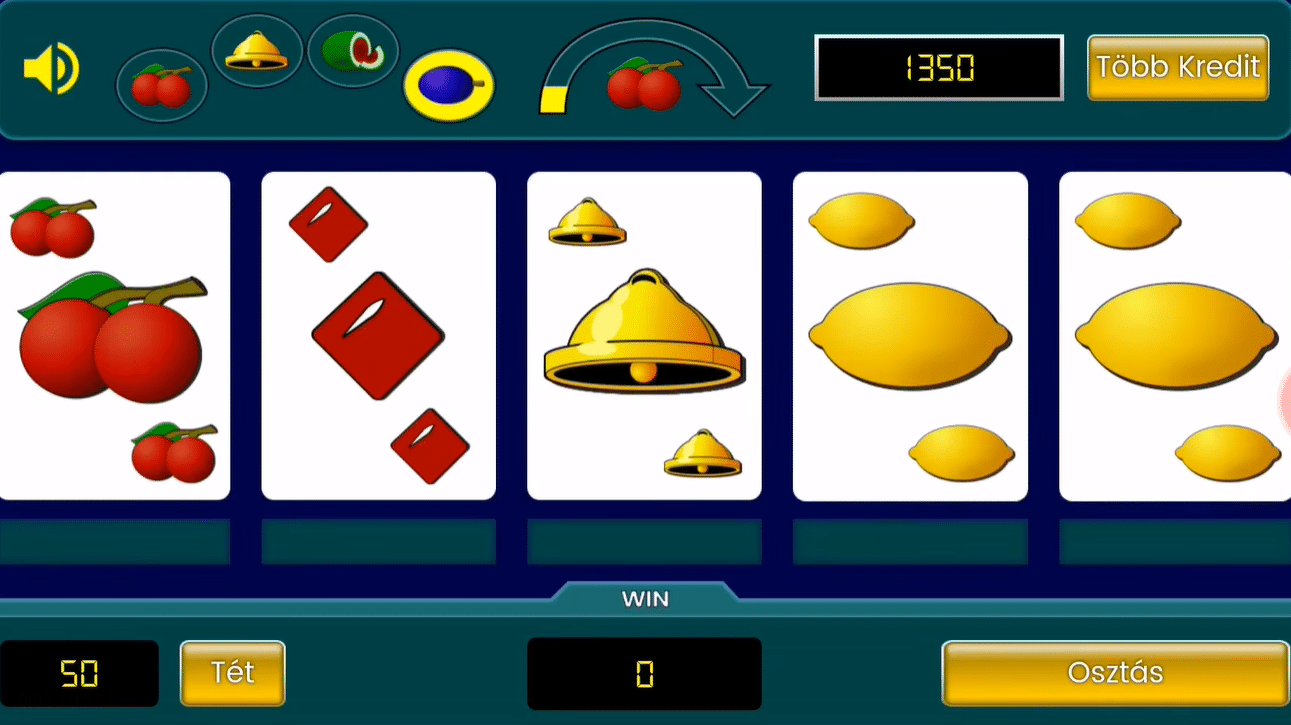Click the golden bell reel card
Screen dimensions: 1291x725
coord(643,334)
